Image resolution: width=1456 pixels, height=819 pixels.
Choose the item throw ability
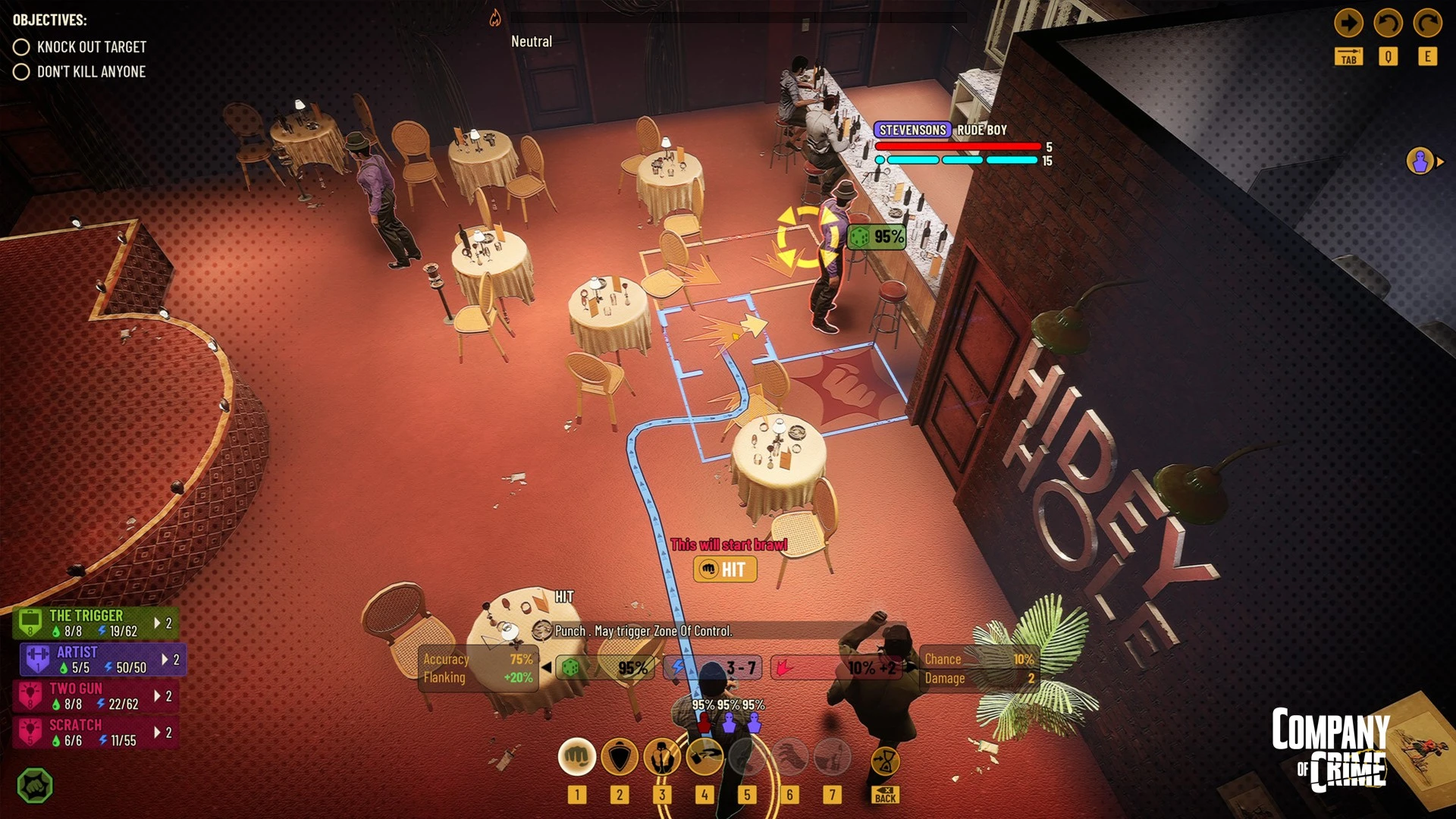[x=704, y=757]
